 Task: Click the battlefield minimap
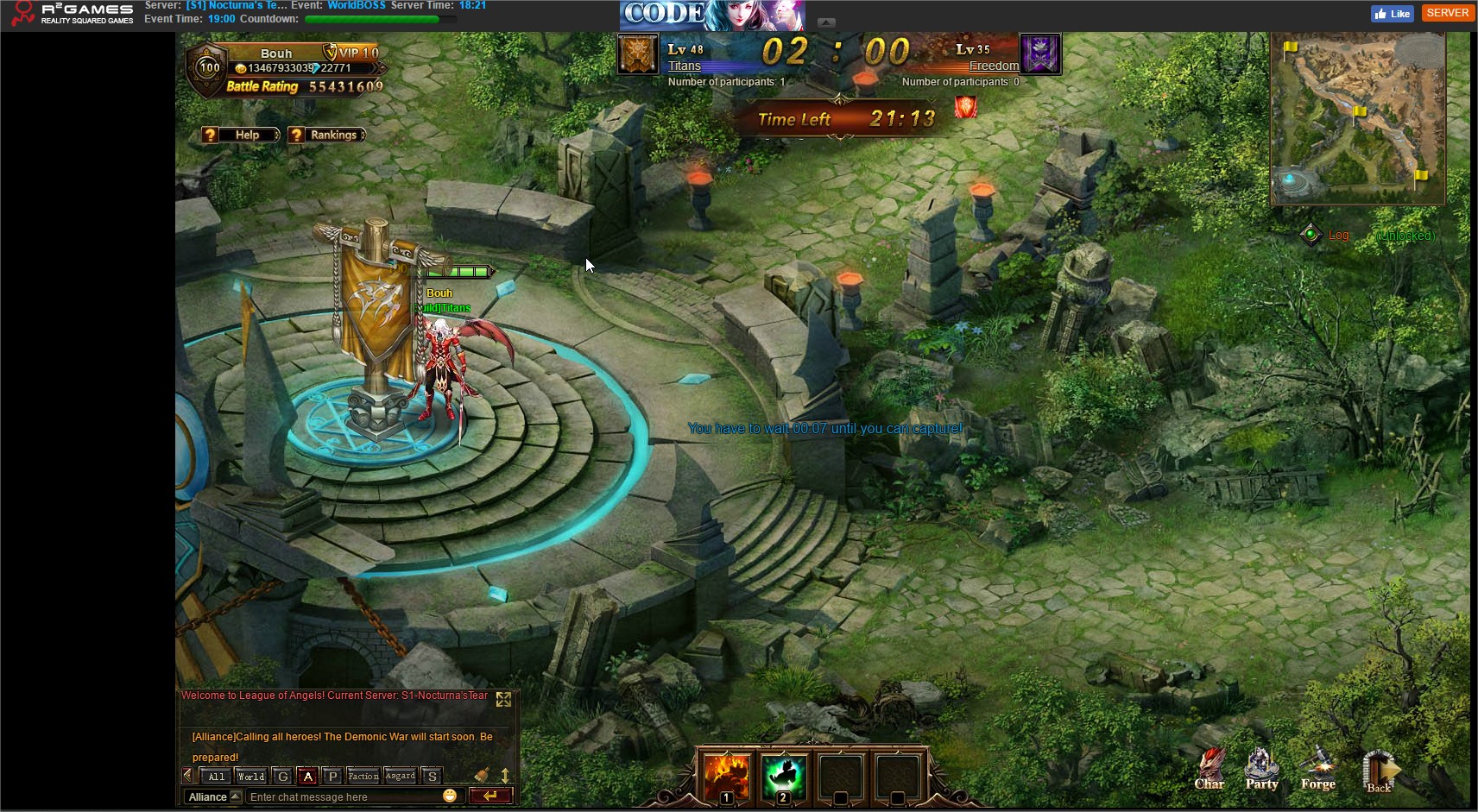(1357, 119)
